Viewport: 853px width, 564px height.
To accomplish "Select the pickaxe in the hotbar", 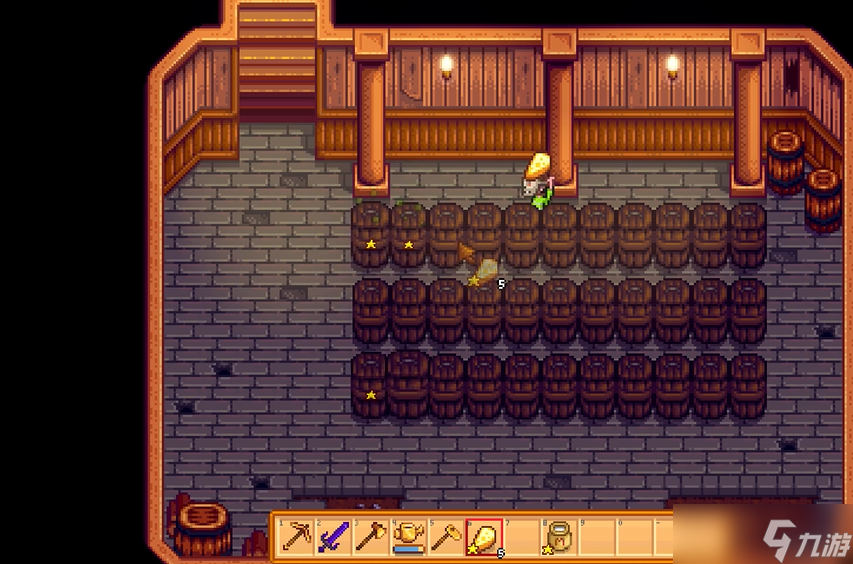I will click(296, 538).
